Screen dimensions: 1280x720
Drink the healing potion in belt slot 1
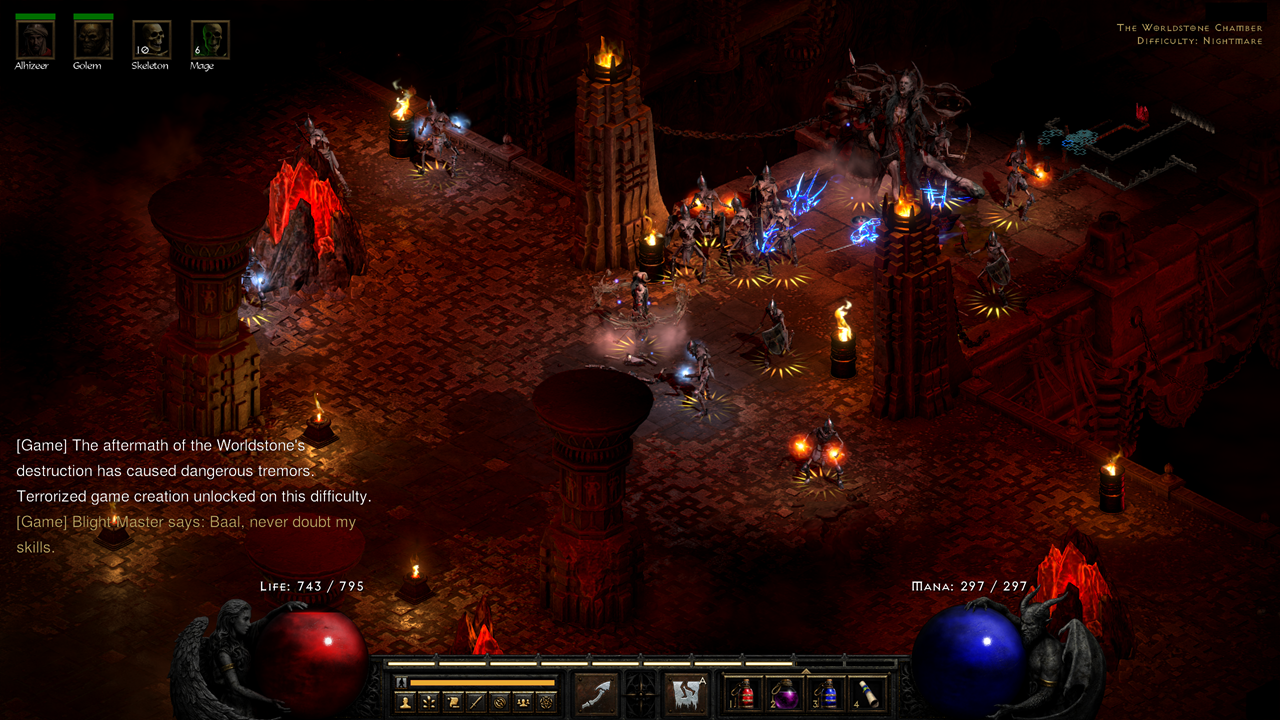(x=744, y=697)
